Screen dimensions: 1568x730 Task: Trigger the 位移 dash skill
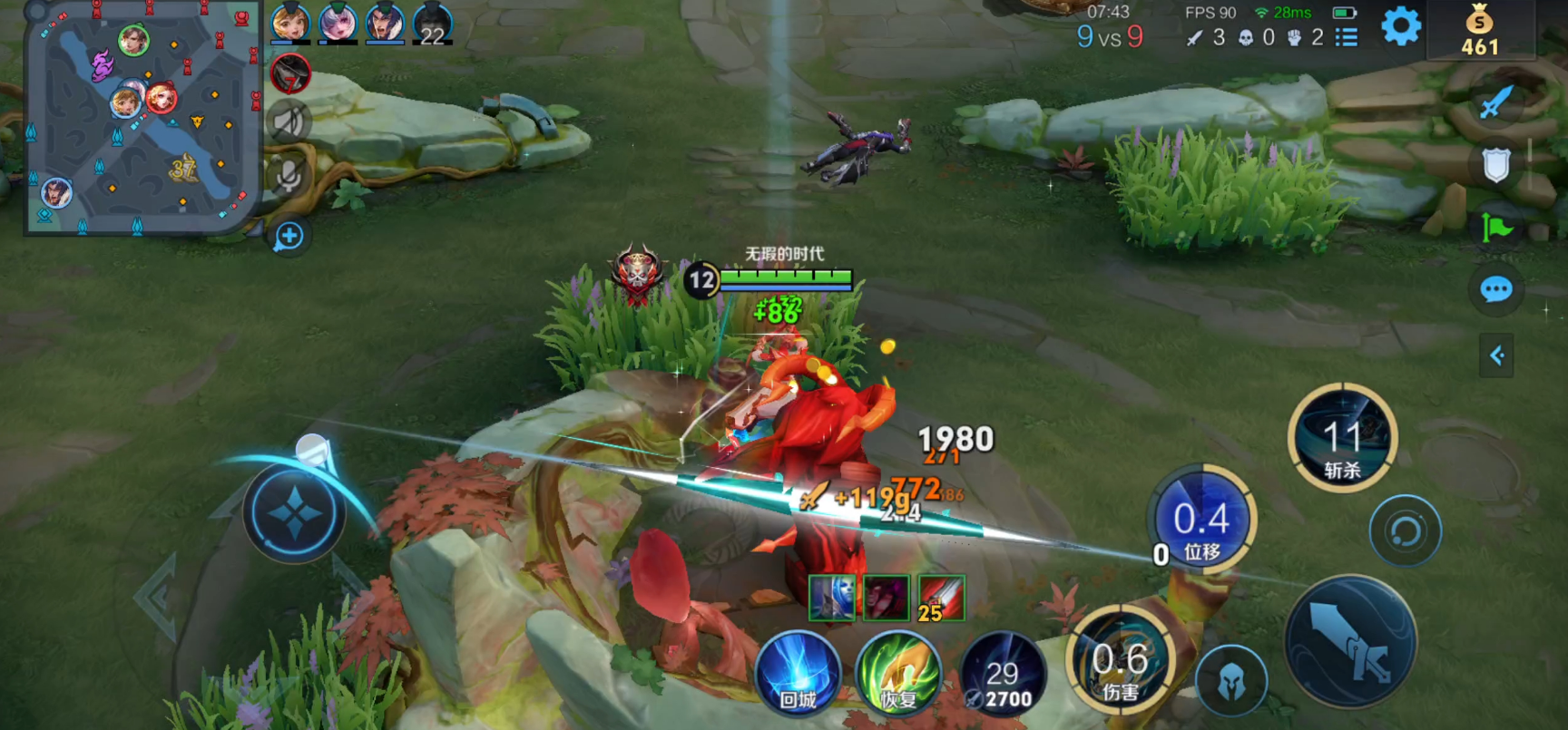click(1201, 521)
